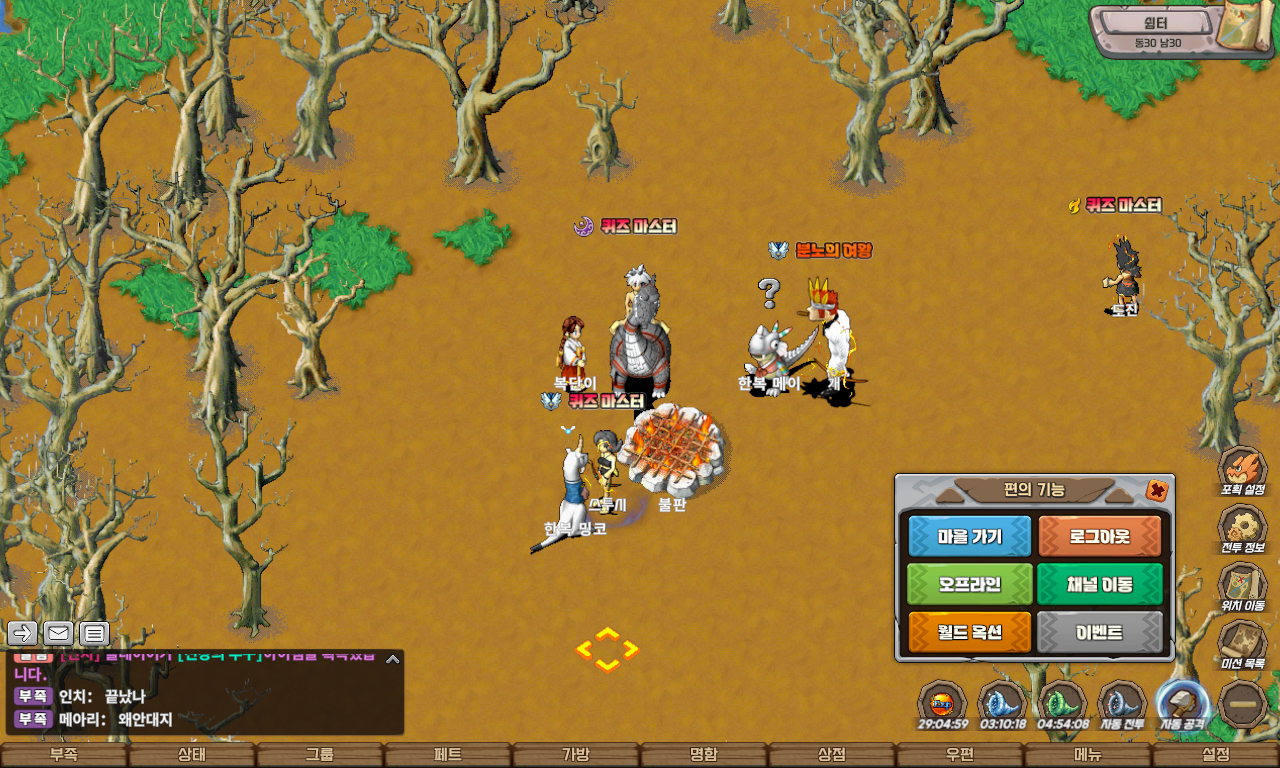
Task: Show 전투 정보 battle info
Action: [x=1242, y=527]
